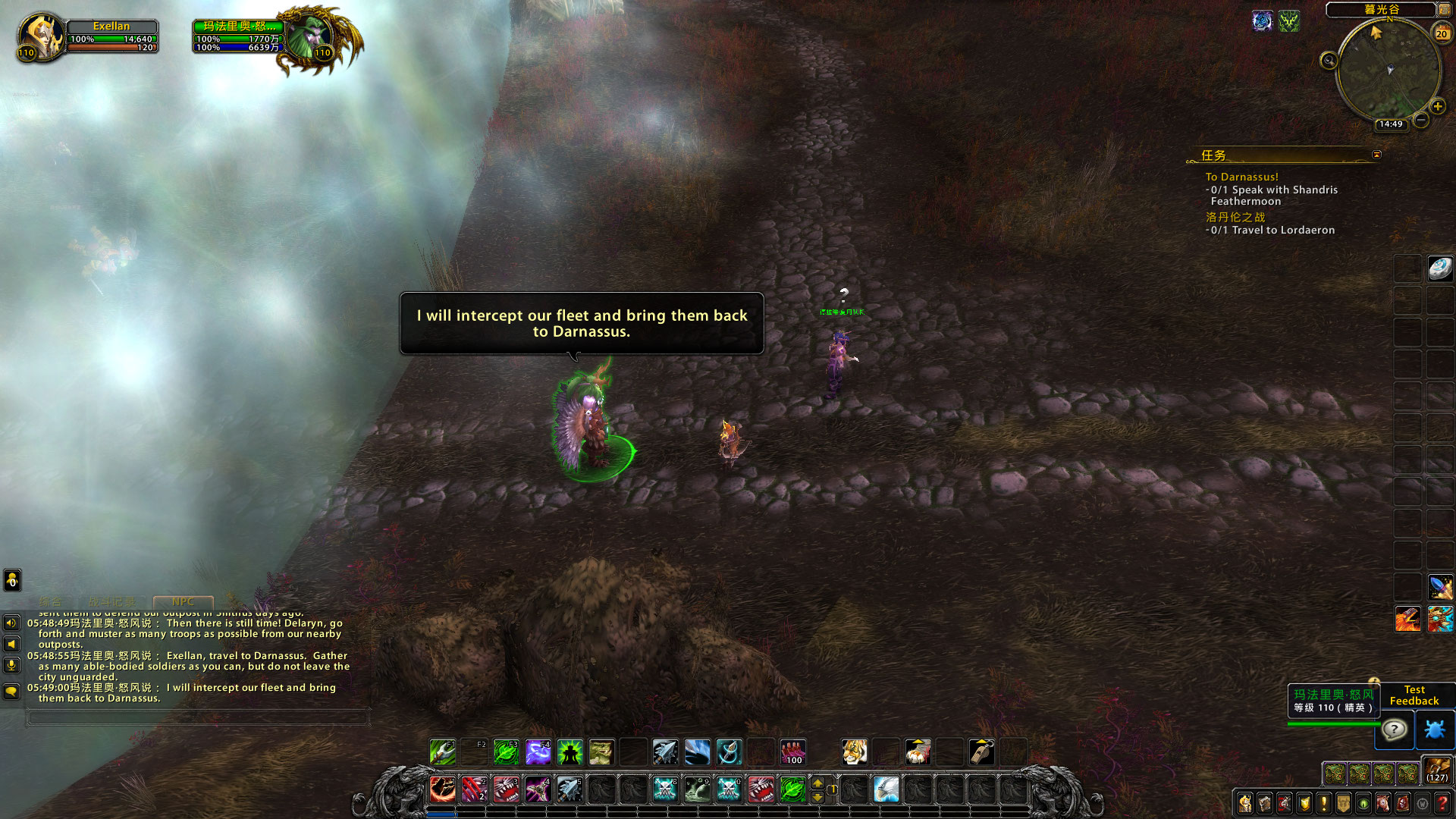Viewport: 1456px width, 819px height.
Task: Submit a bug report with the blue bug
Action: point(1435,730)
